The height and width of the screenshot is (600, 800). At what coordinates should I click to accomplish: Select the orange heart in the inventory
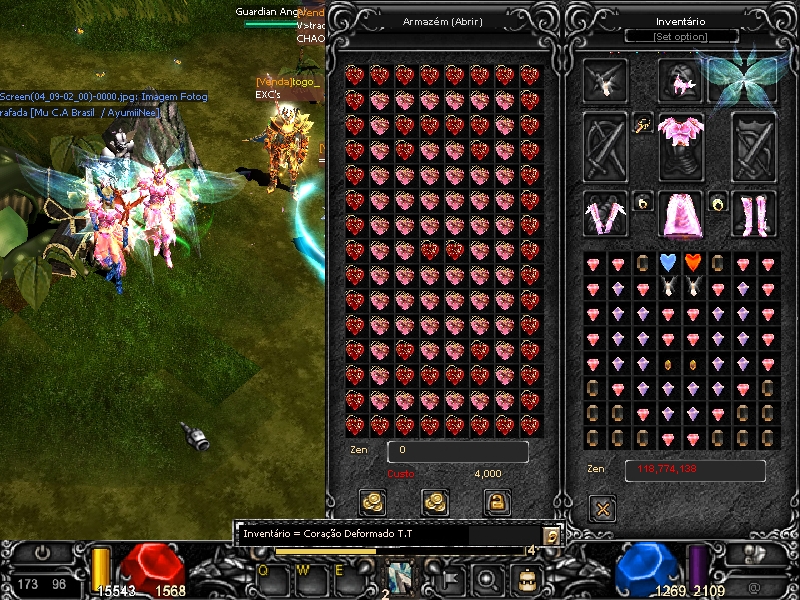point(692,263)
